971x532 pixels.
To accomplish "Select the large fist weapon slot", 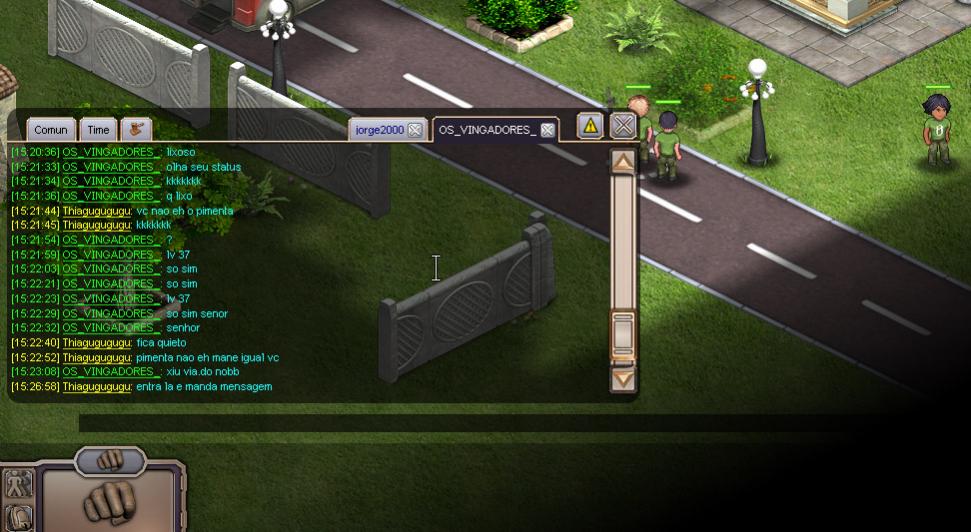I will point(110,502).
